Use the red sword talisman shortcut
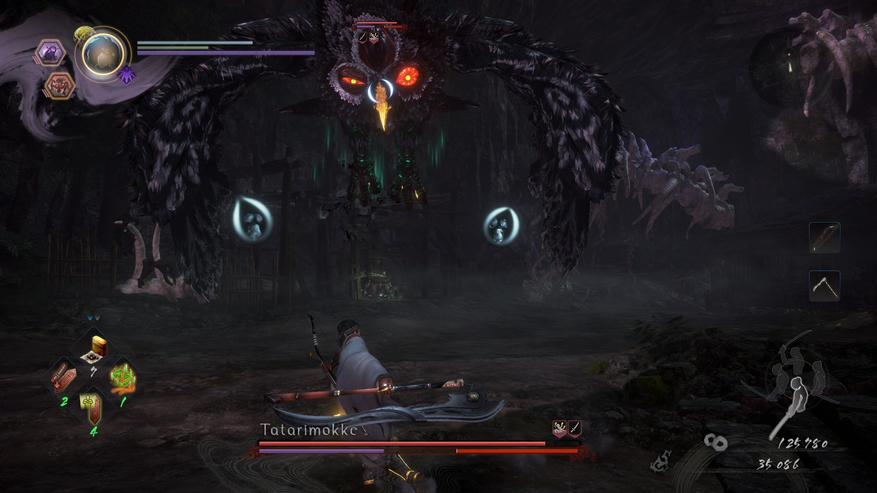The height and width of the screenshot is (493, 877). [62, 379]
